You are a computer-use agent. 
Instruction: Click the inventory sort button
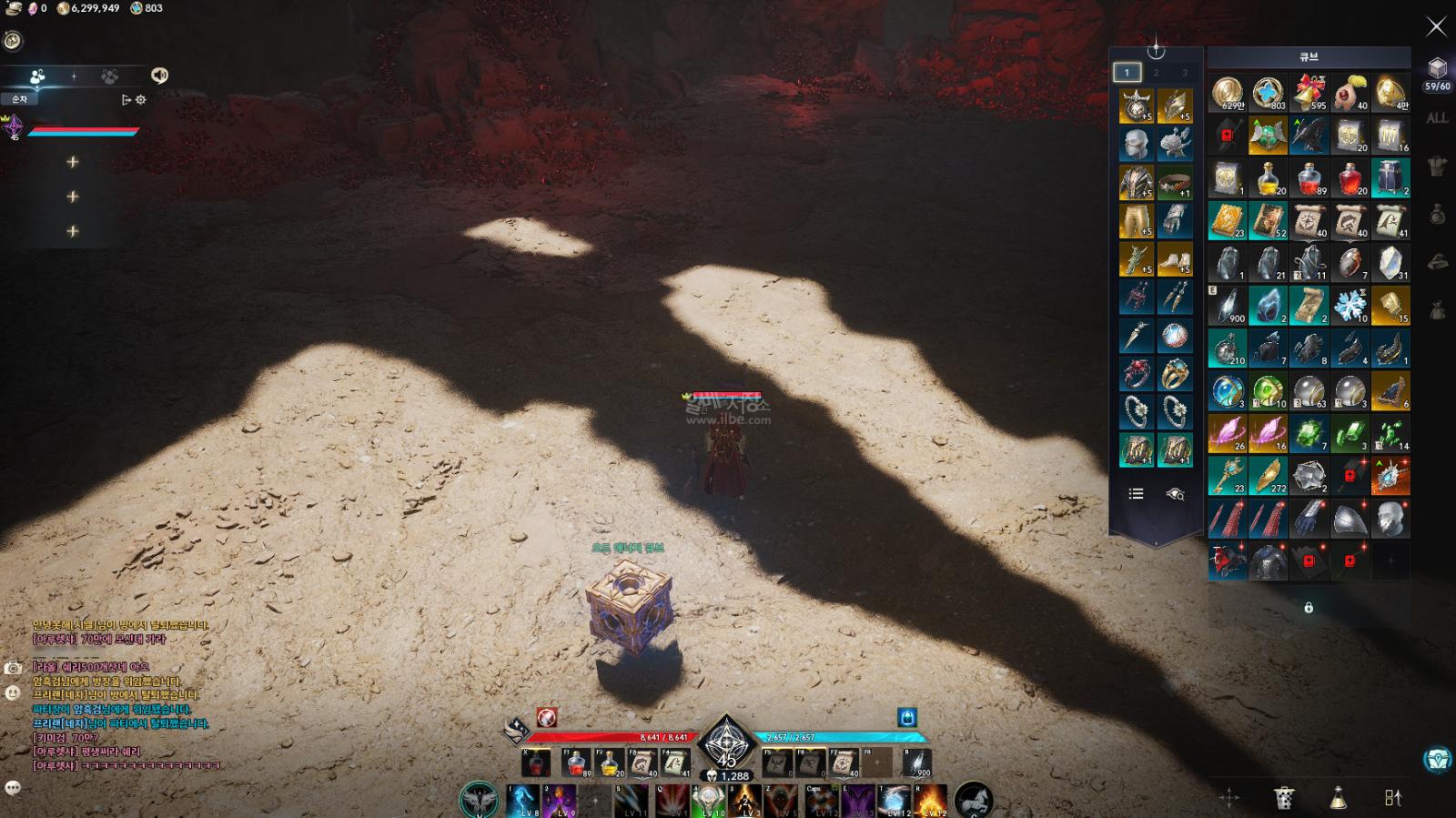click(x=1392, y=798)
